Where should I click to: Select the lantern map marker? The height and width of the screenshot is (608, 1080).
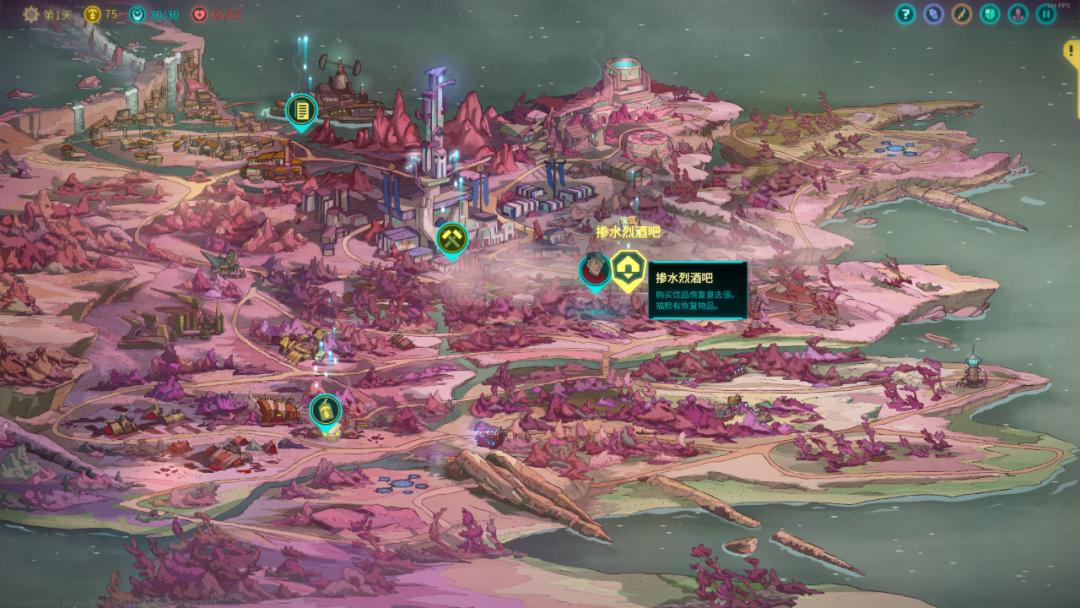tap(324, 409)
